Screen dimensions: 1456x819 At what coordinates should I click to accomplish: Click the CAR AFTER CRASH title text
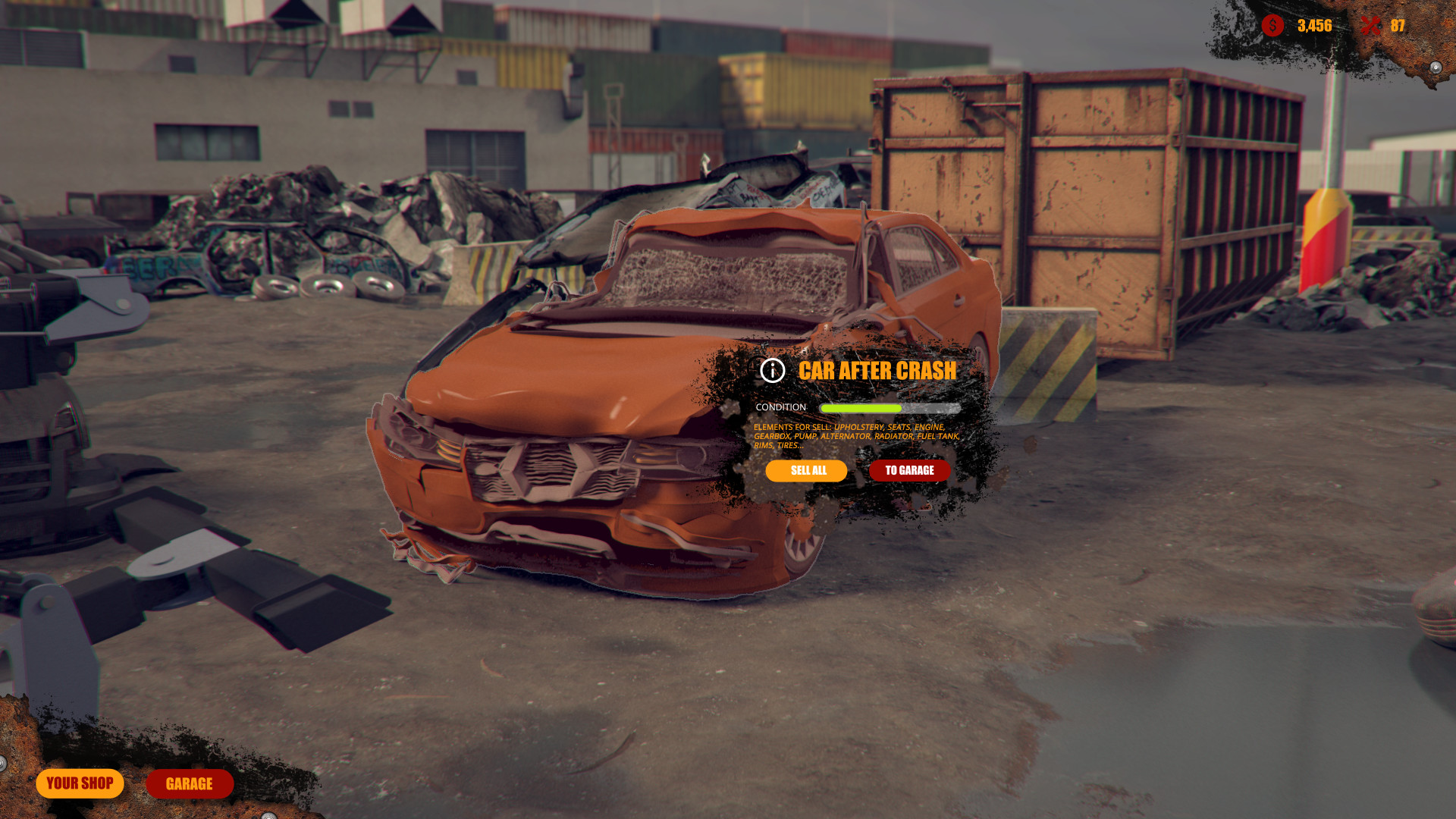(878, 372)
